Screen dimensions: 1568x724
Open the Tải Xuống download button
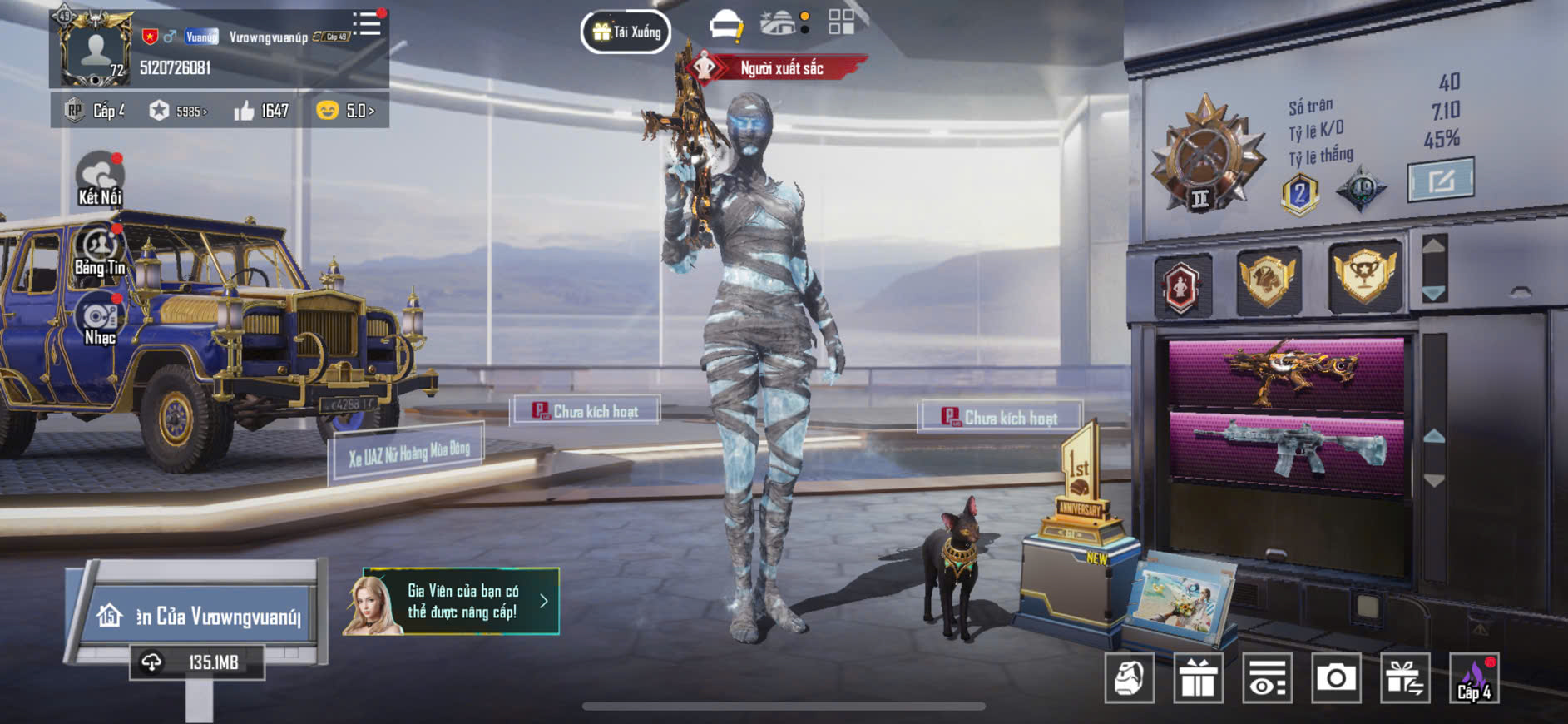click(x=626, y=32)
